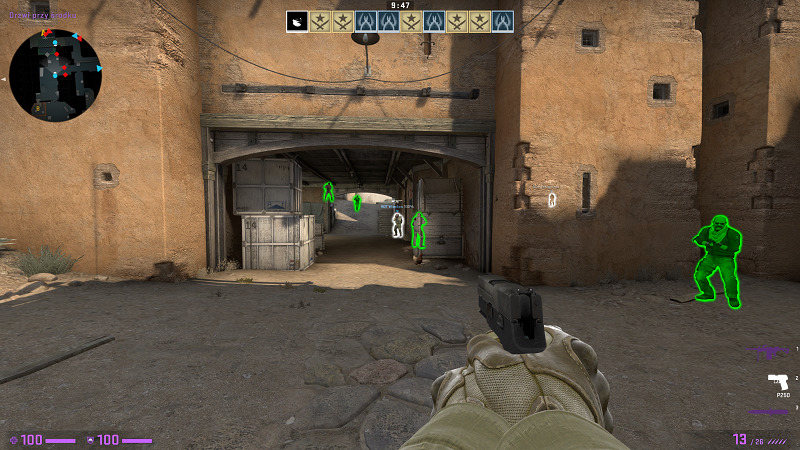Click the white-on-black player avatar in scoreboard strip

click(x=297, y=21)
